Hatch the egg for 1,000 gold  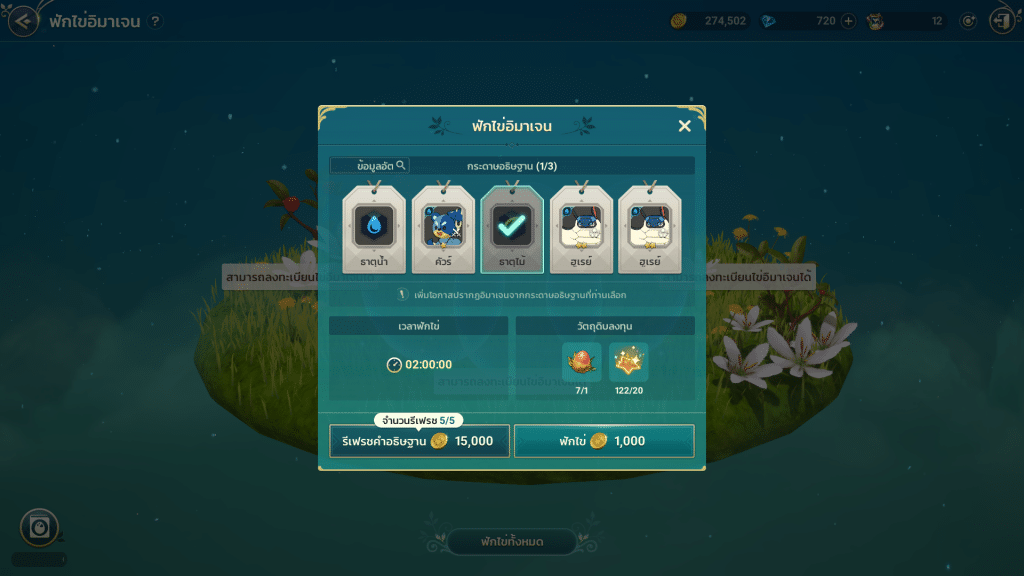[604, 441]
